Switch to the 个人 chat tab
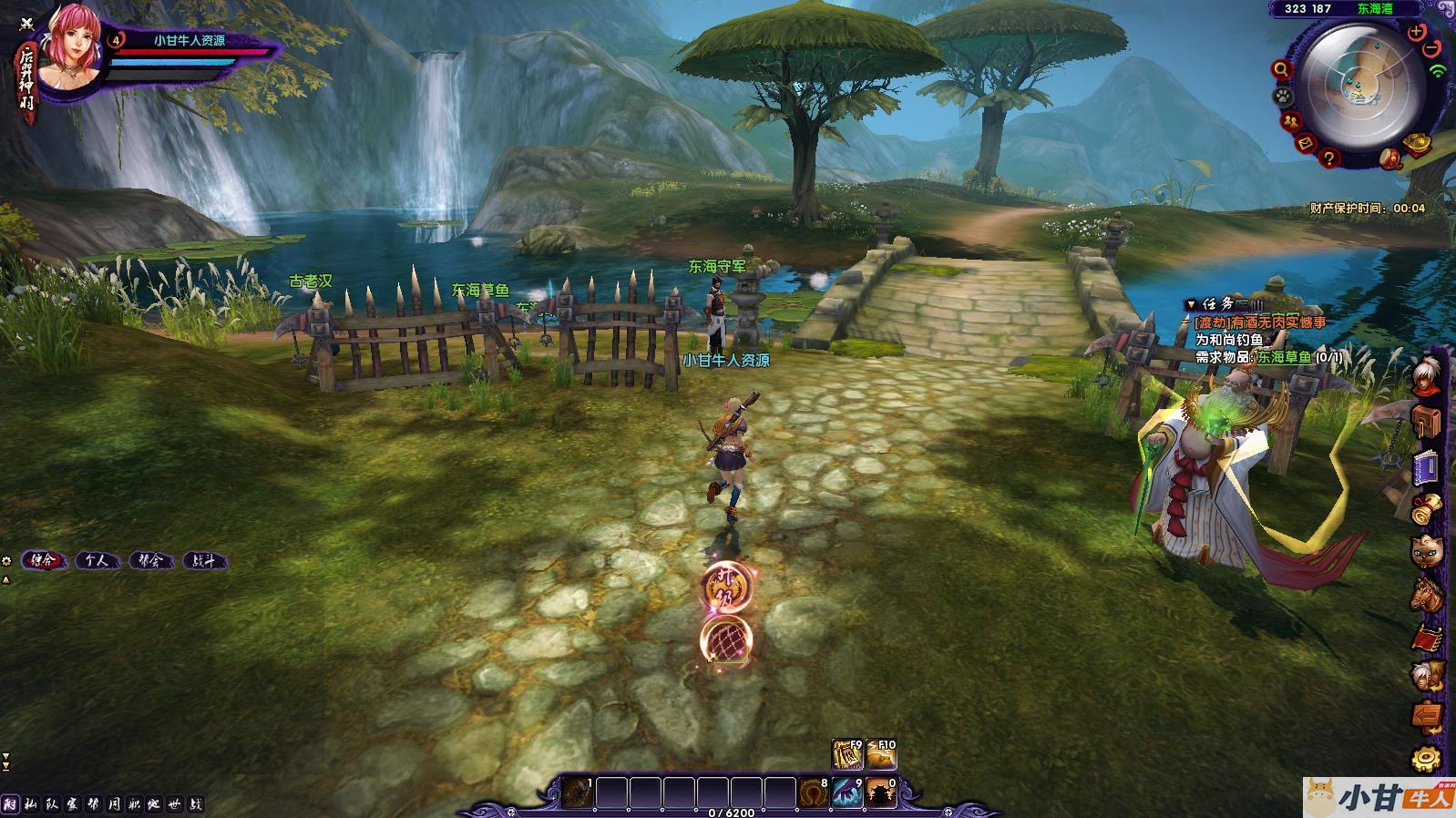The image size is (1456, 818). (97, 561)
